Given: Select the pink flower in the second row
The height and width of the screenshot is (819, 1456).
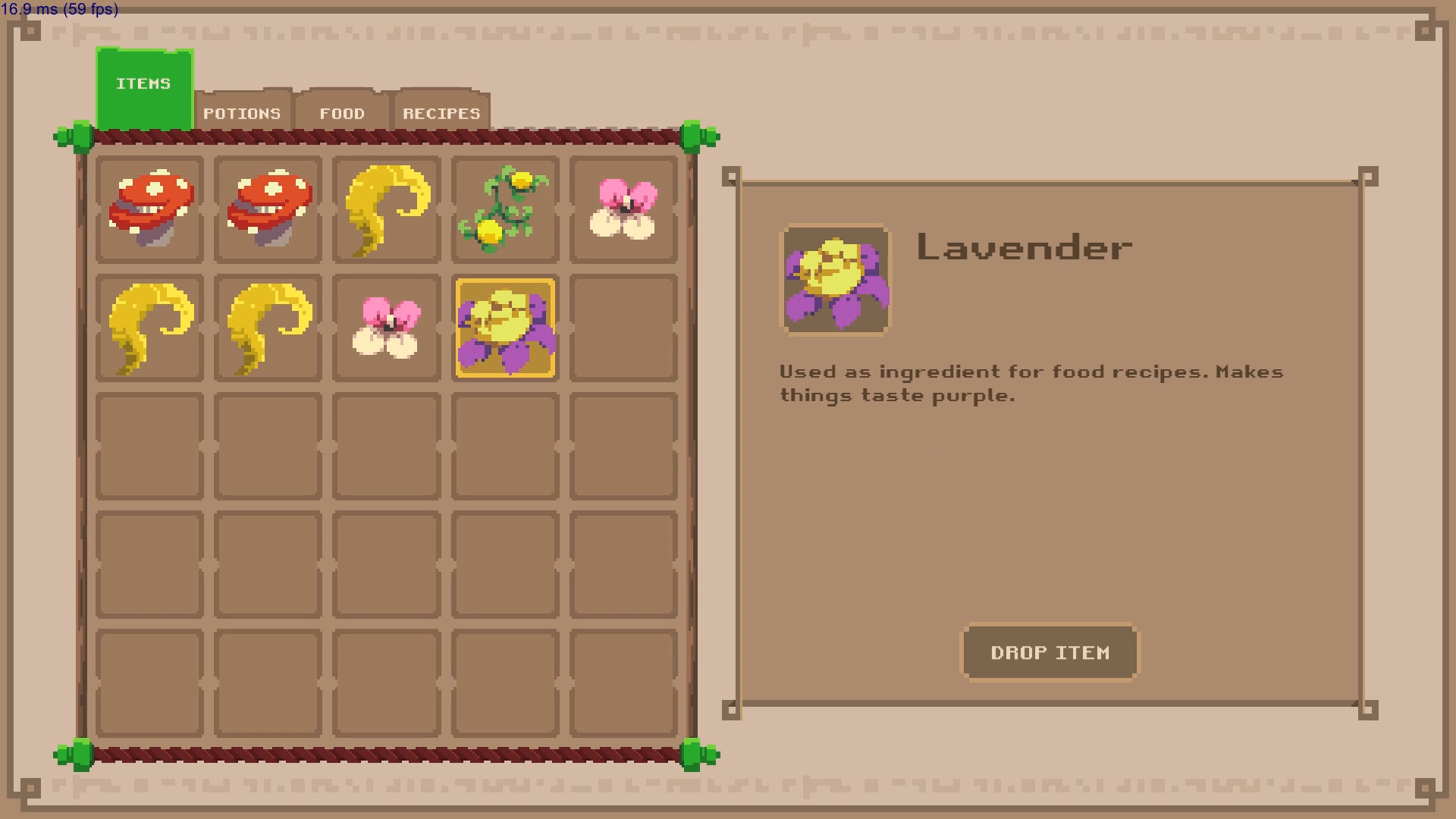Looking at the screenshot, I should 387,328.
